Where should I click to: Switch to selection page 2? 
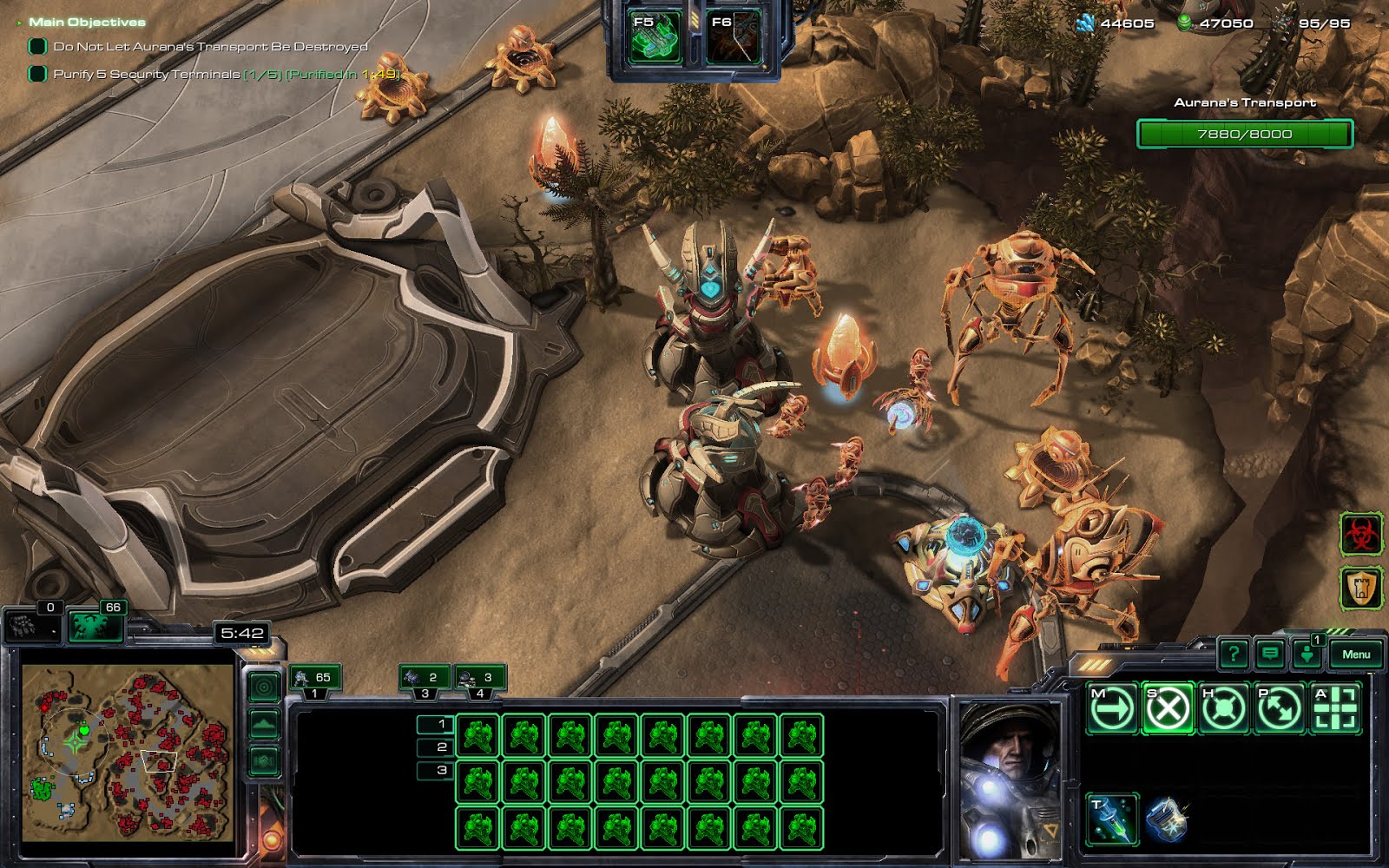pyautogui.click(x=435, y=746)
